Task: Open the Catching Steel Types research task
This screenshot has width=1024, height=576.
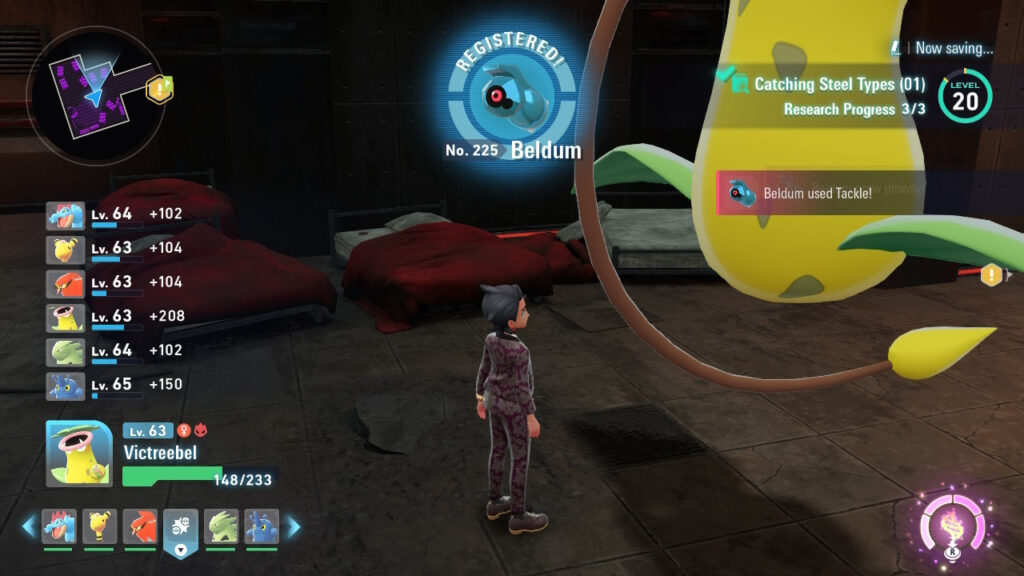Action: click(838, 85)
